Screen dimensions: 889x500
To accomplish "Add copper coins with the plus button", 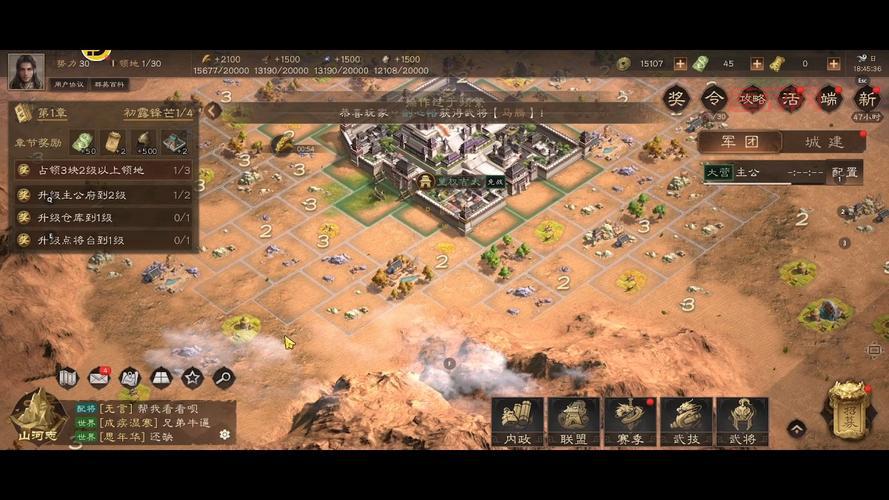I will (680, 64).
